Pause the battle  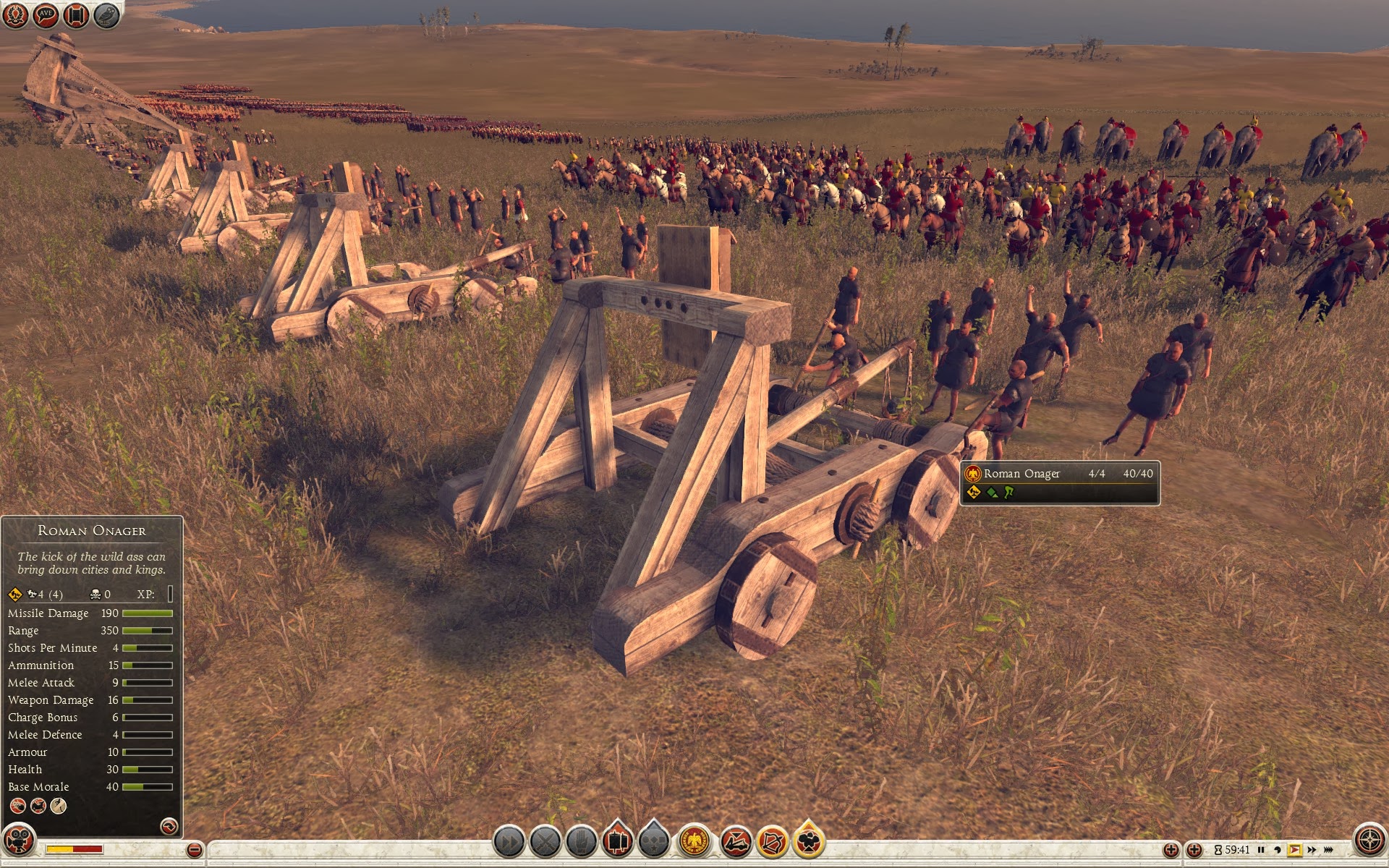tap(1261, 850)
